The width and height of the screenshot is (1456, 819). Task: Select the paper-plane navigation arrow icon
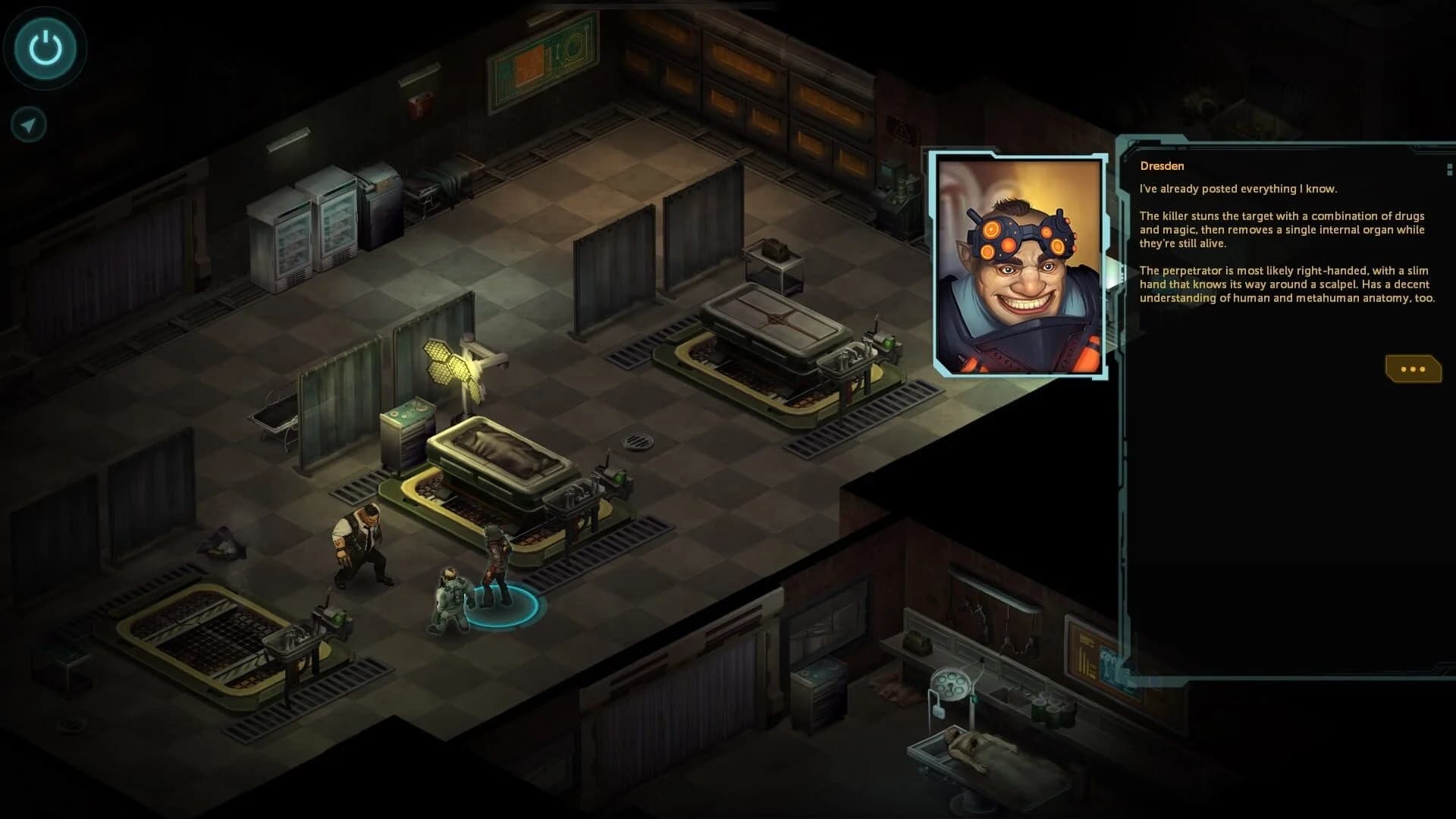[27, 124]
